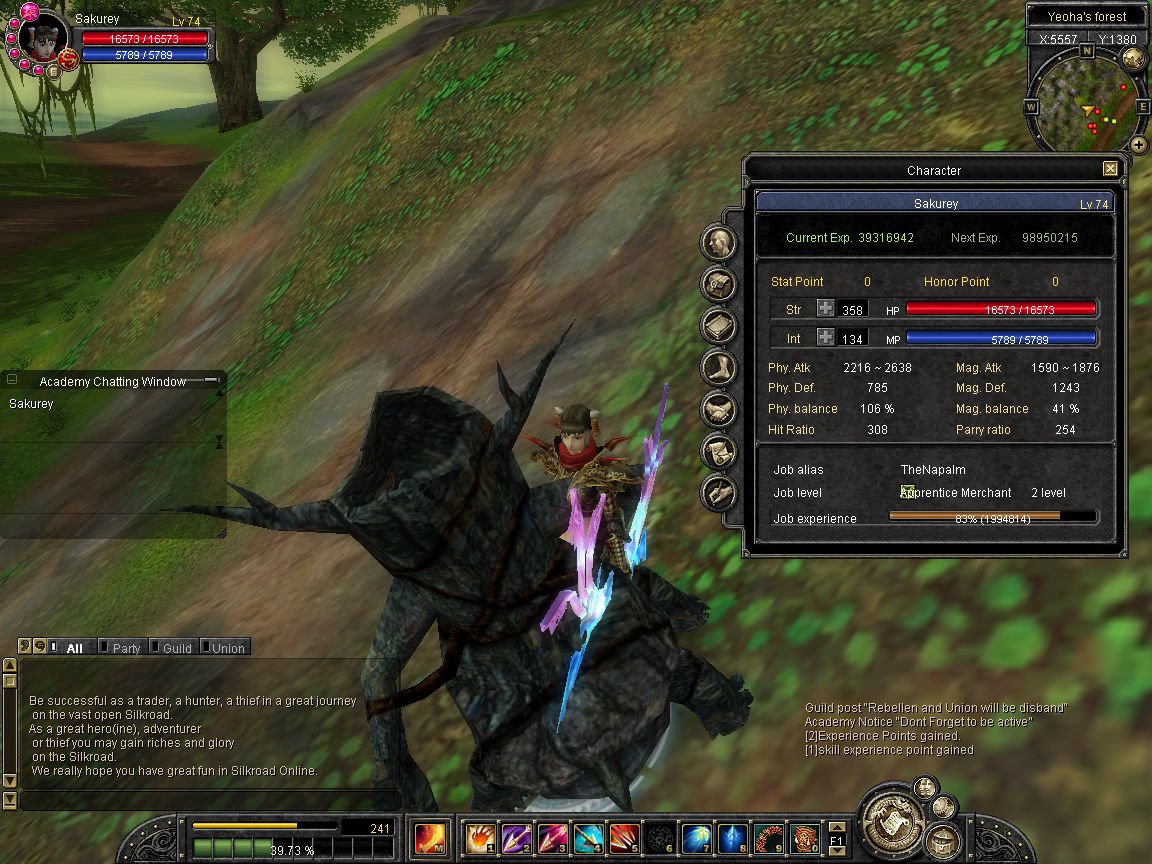Cast the blue ice crystal skill in slot 8
1152x864 pixels.
pos(732,837)
